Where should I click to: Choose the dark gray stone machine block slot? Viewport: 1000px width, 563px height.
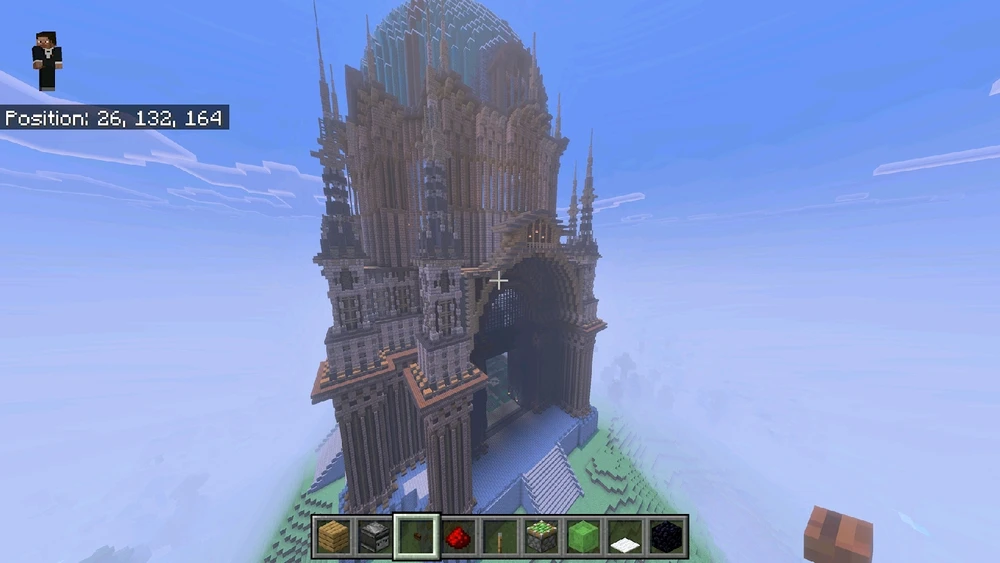pyautogui.click(x=374, y=537)
